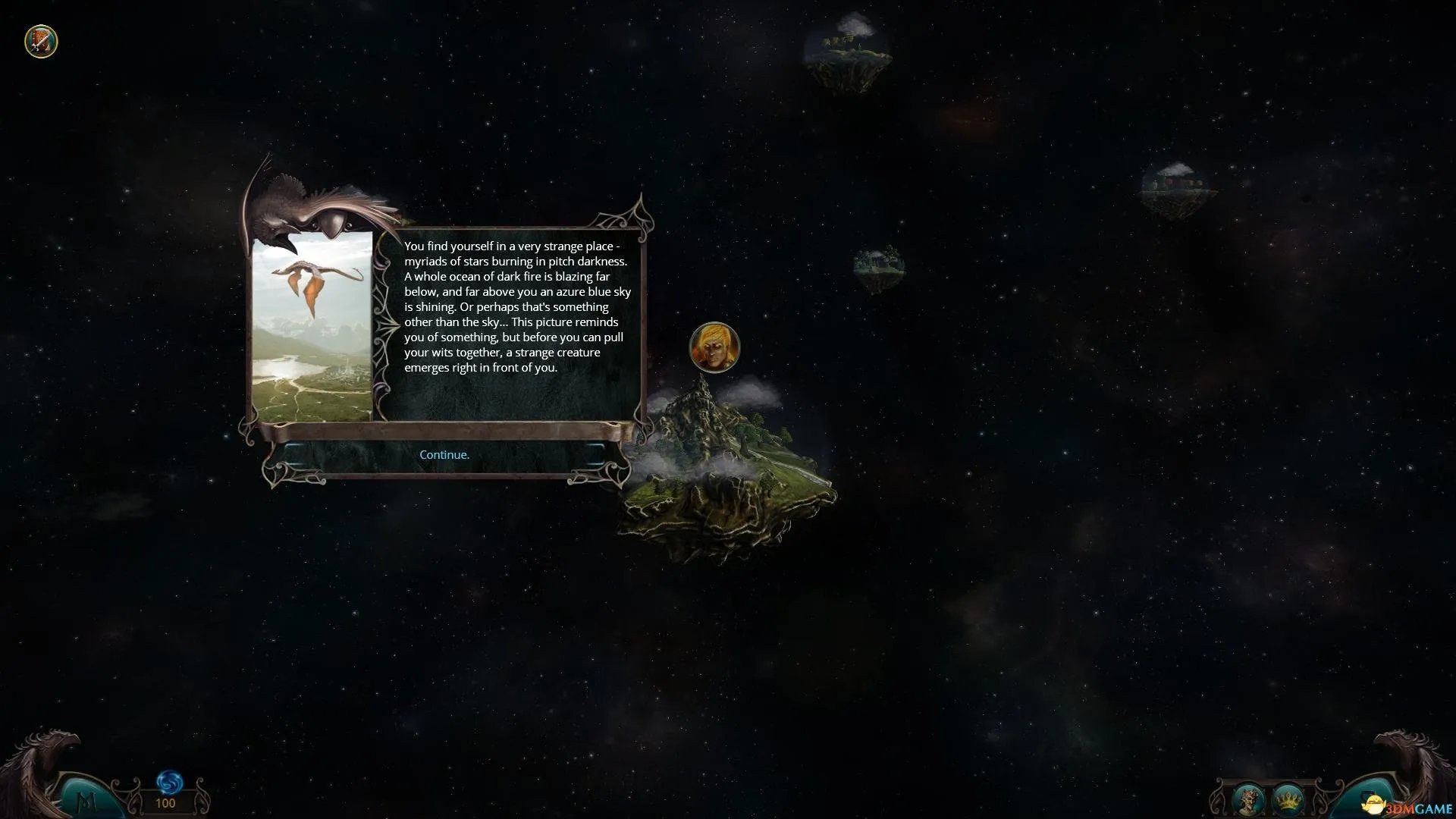Screen dimensions: 1456x819
Task: Open the horned face portrait button
Action: [1247, 799]
